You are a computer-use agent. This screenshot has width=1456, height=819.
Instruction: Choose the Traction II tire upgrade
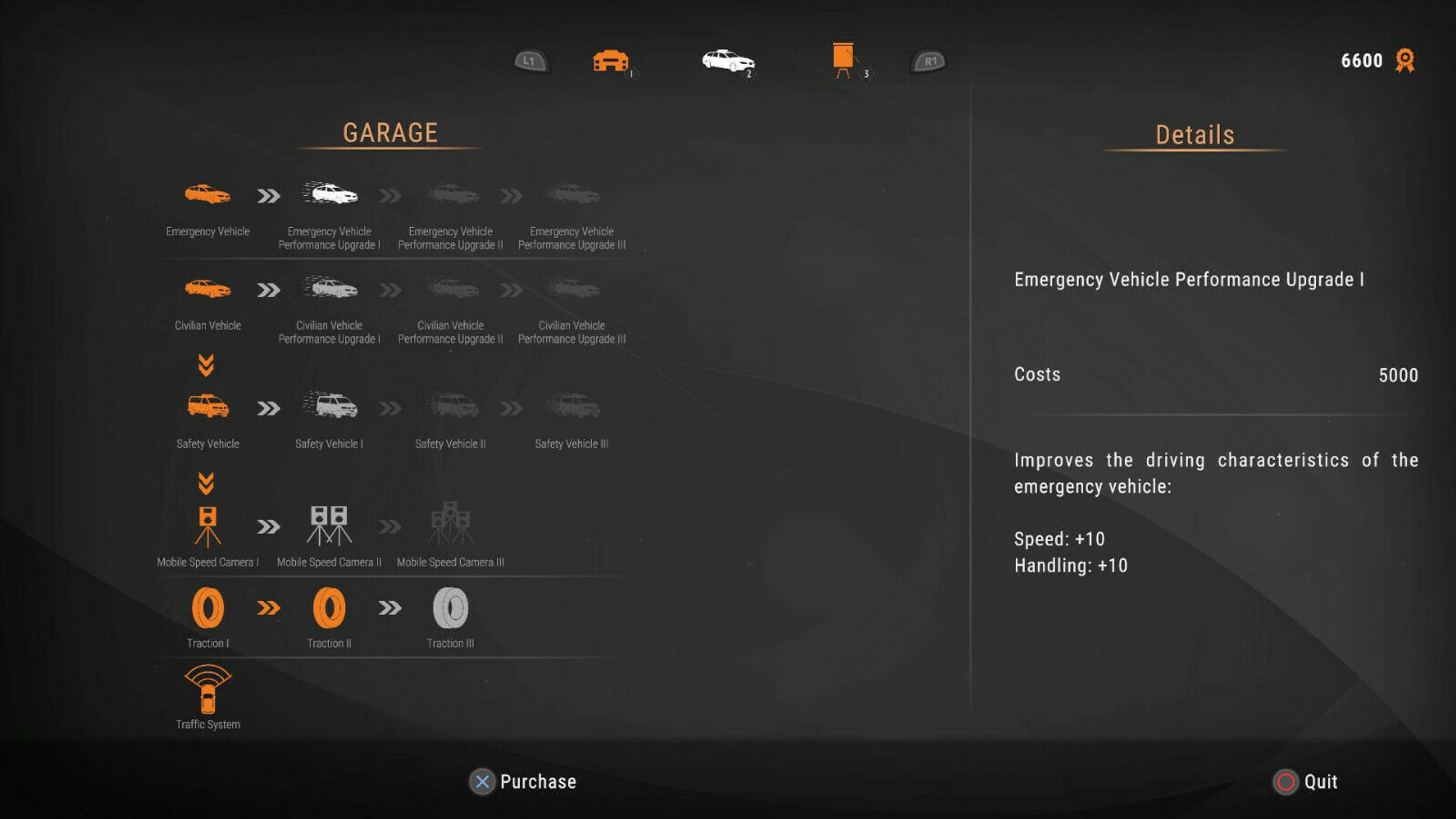[329, 608]
